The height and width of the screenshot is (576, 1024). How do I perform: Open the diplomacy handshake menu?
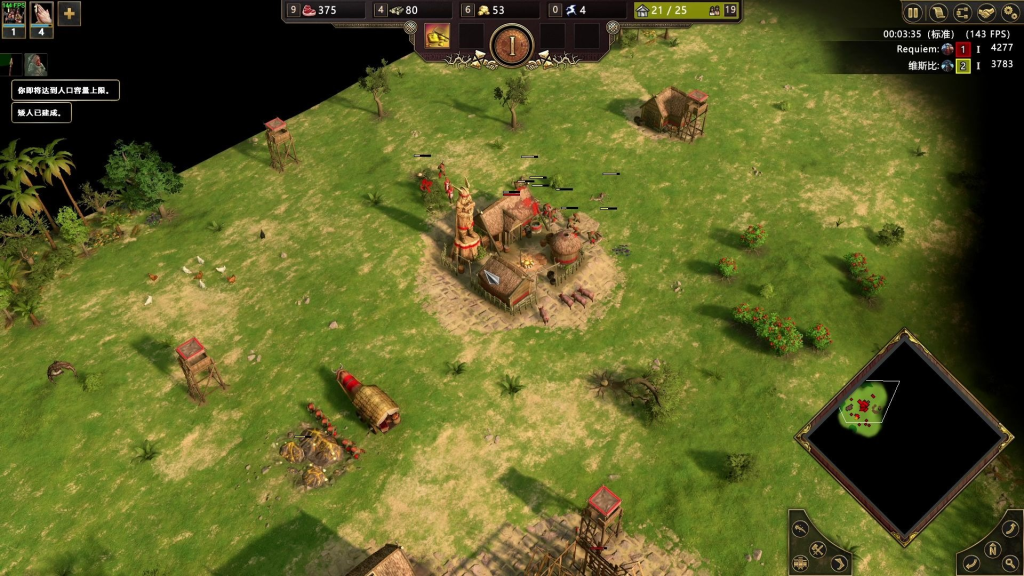987,13
